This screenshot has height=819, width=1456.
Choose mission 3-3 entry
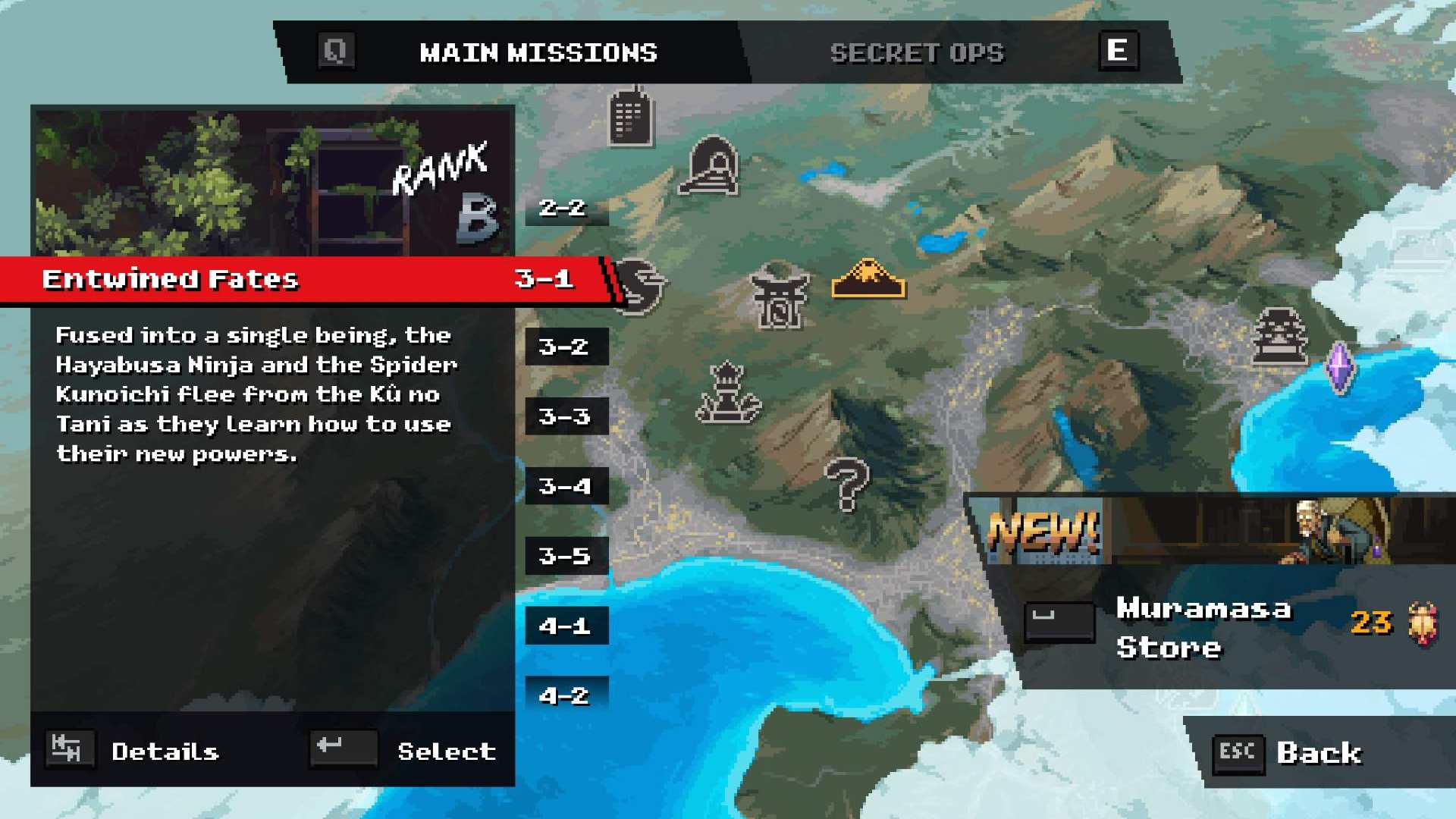(x=565, y=417)
